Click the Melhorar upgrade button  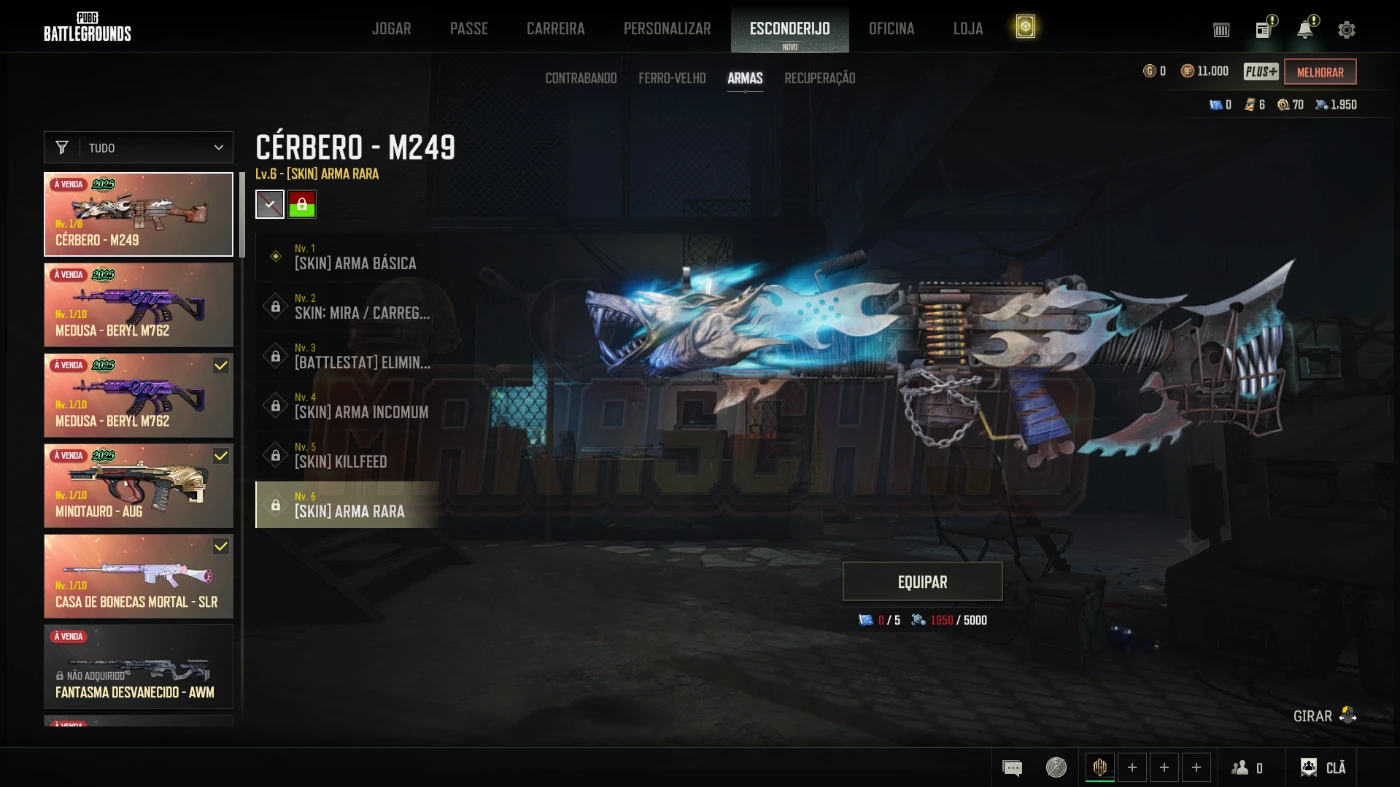pyautogui.click(x=1320, y=72)
